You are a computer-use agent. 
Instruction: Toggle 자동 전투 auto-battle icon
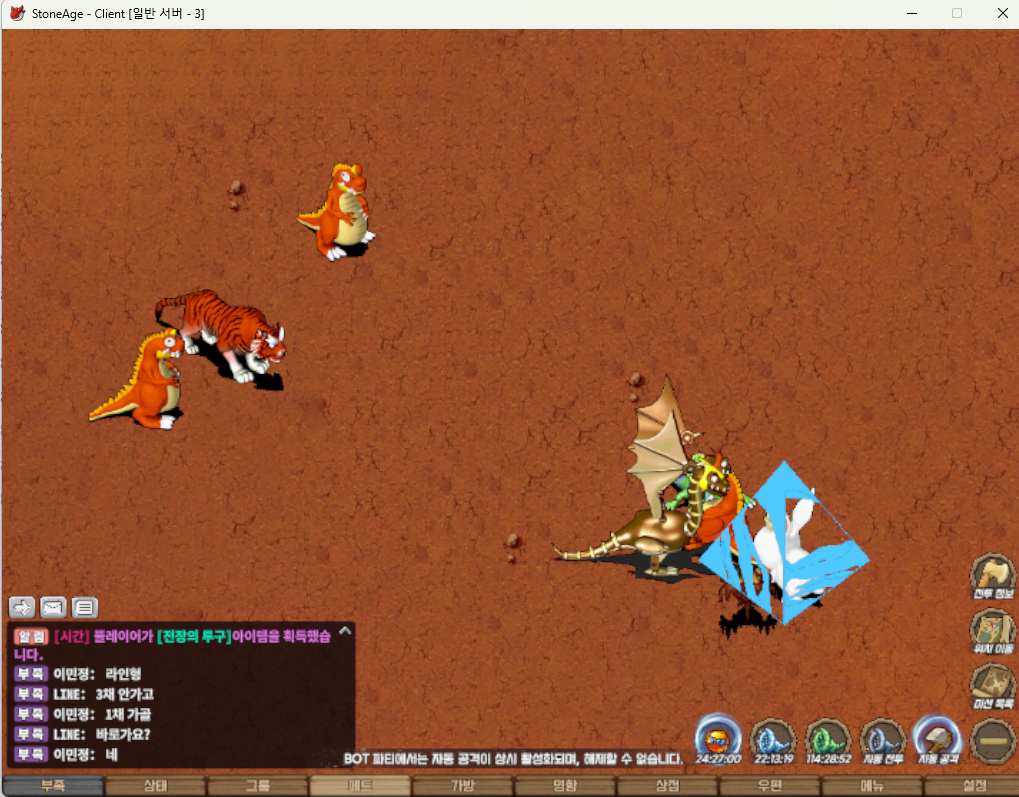point(883,739)
